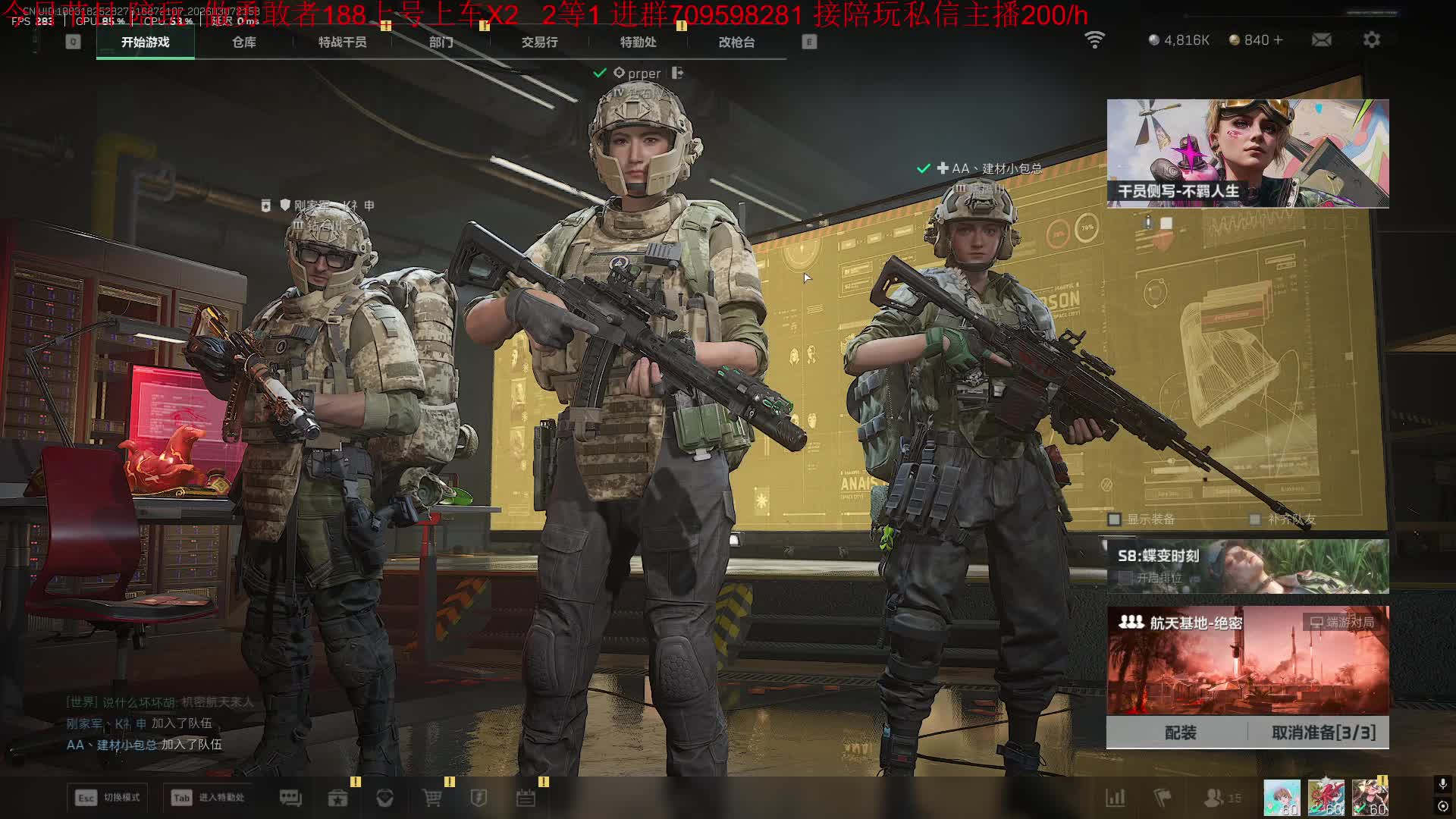Open the settings gear icon
Image resolution: width=1456 pixels, height=819 pixels.
1371,40
